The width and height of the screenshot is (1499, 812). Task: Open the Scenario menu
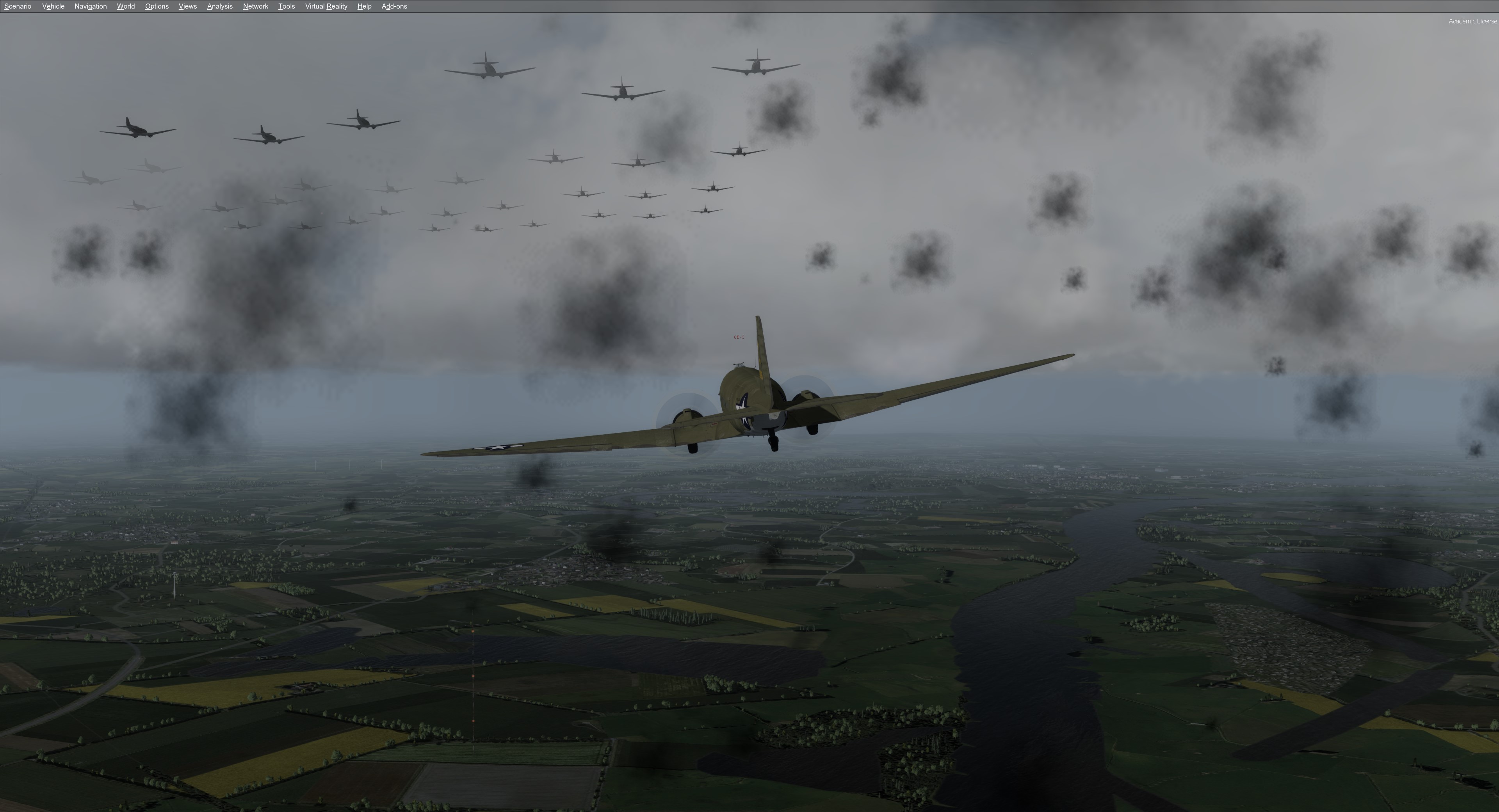pyautogui.click(x=18, y=6)
